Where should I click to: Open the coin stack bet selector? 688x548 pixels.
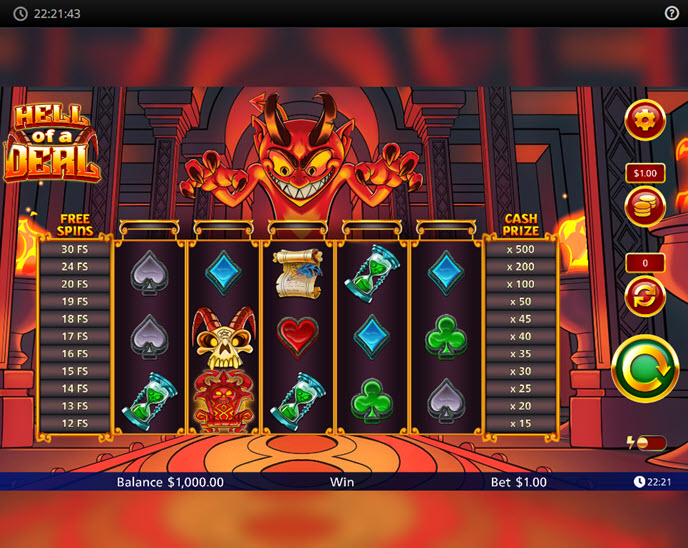click(644, 207)
